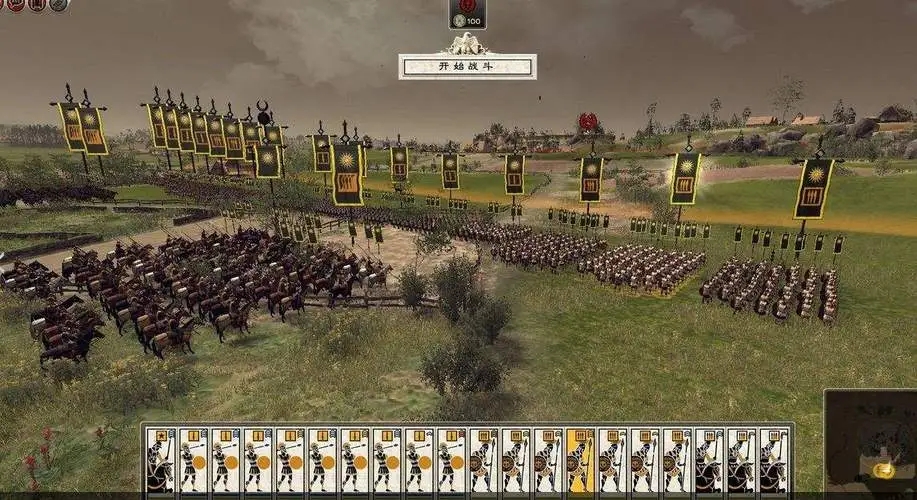917x500 pixels.
Task: Select the general's unit card with star
Action: coord(160,461)
